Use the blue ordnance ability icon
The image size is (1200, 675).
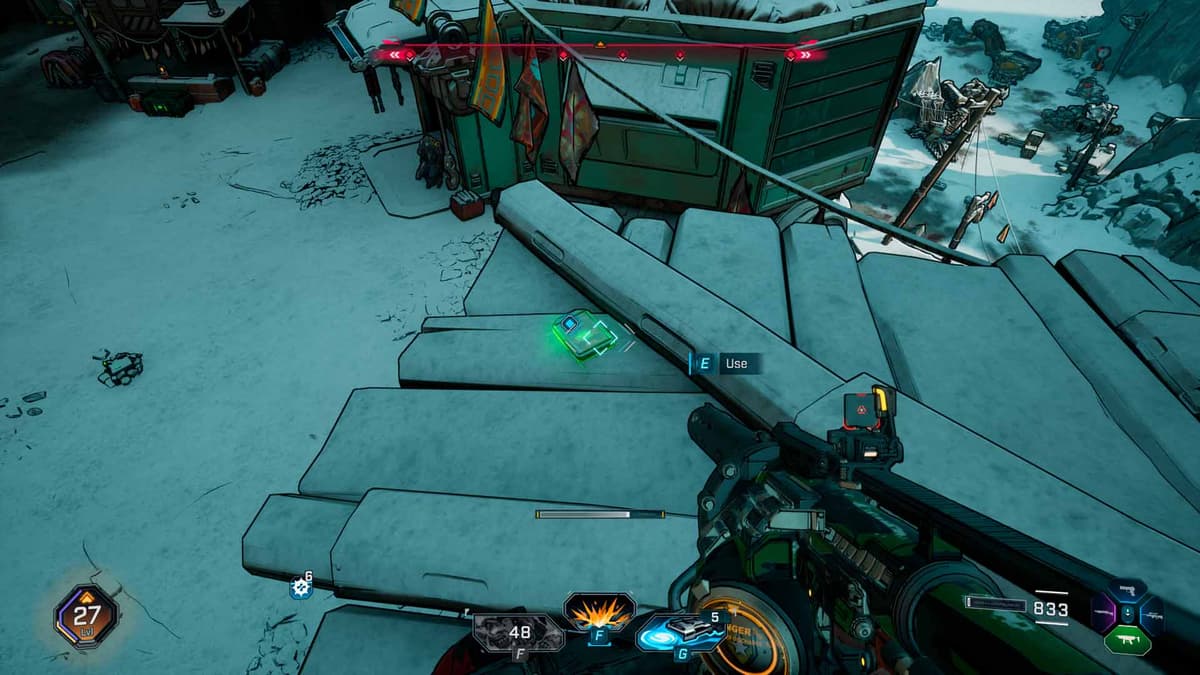click(x=679, y=631)
